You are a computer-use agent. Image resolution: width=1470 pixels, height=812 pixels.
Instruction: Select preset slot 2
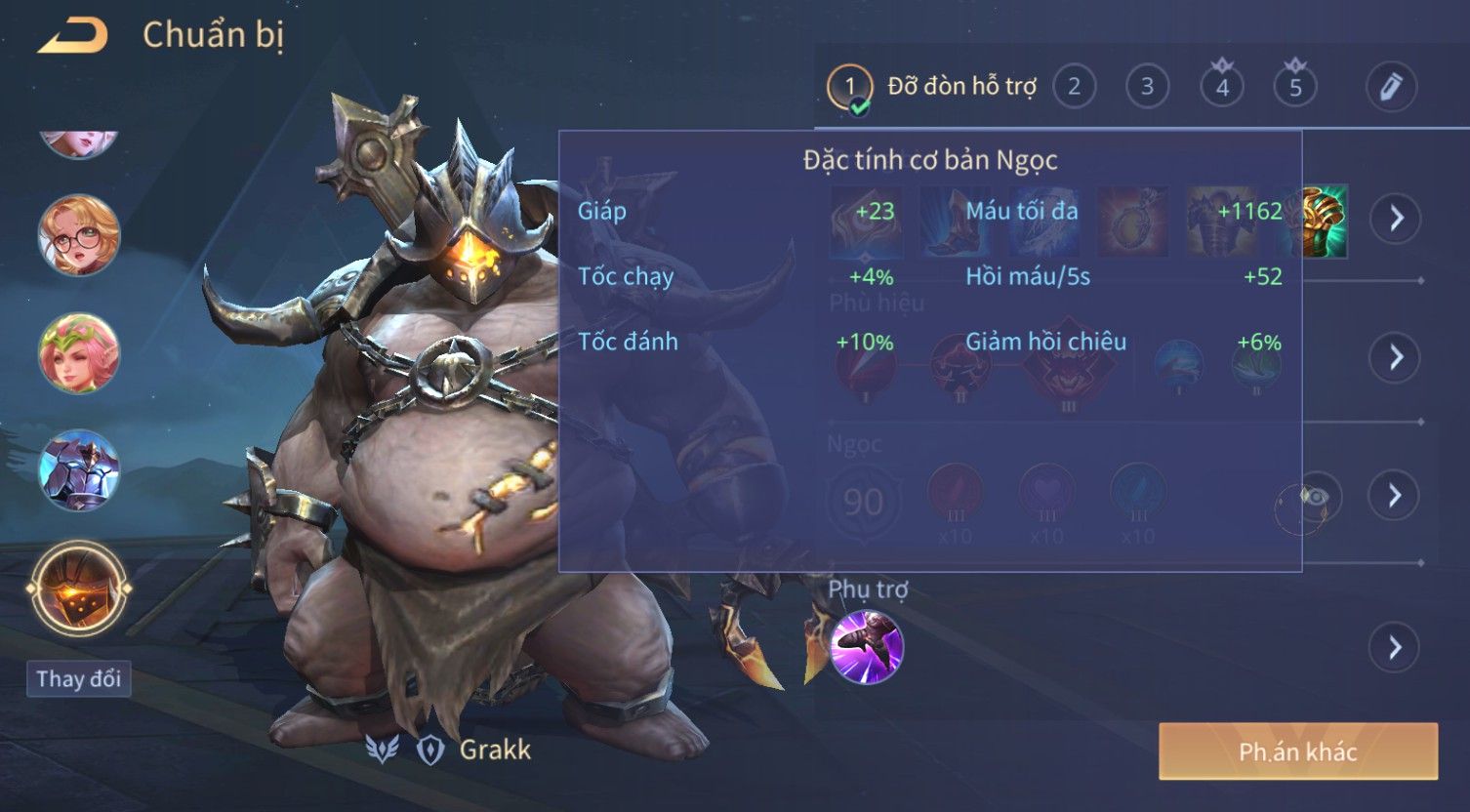tap(1074, 87)
